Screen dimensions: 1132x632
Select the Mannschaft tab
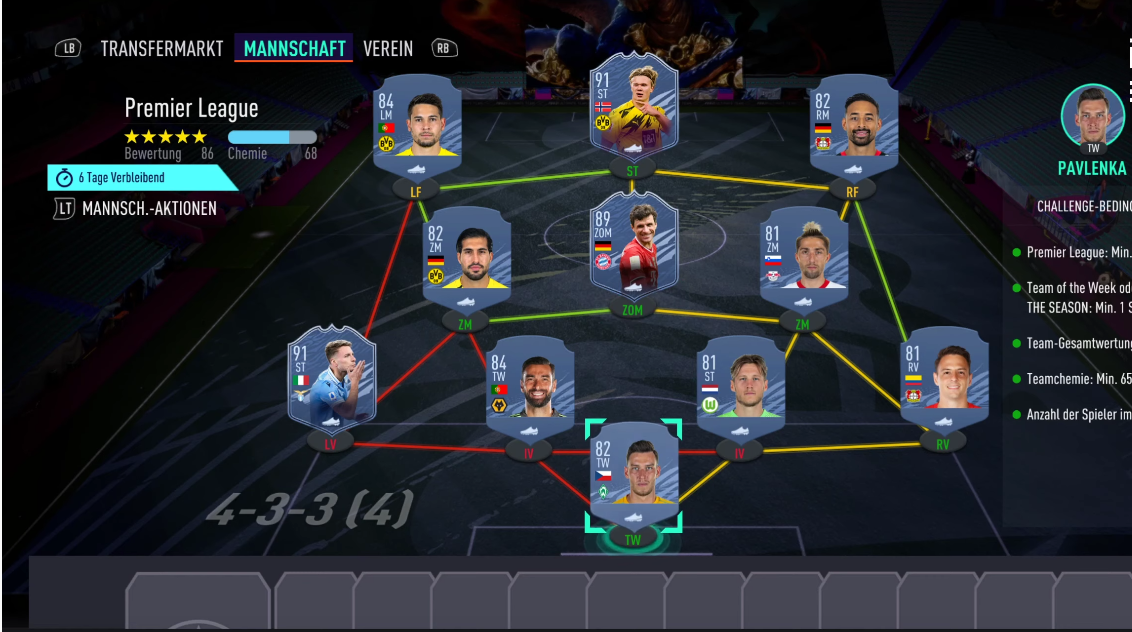click(294, 48)
